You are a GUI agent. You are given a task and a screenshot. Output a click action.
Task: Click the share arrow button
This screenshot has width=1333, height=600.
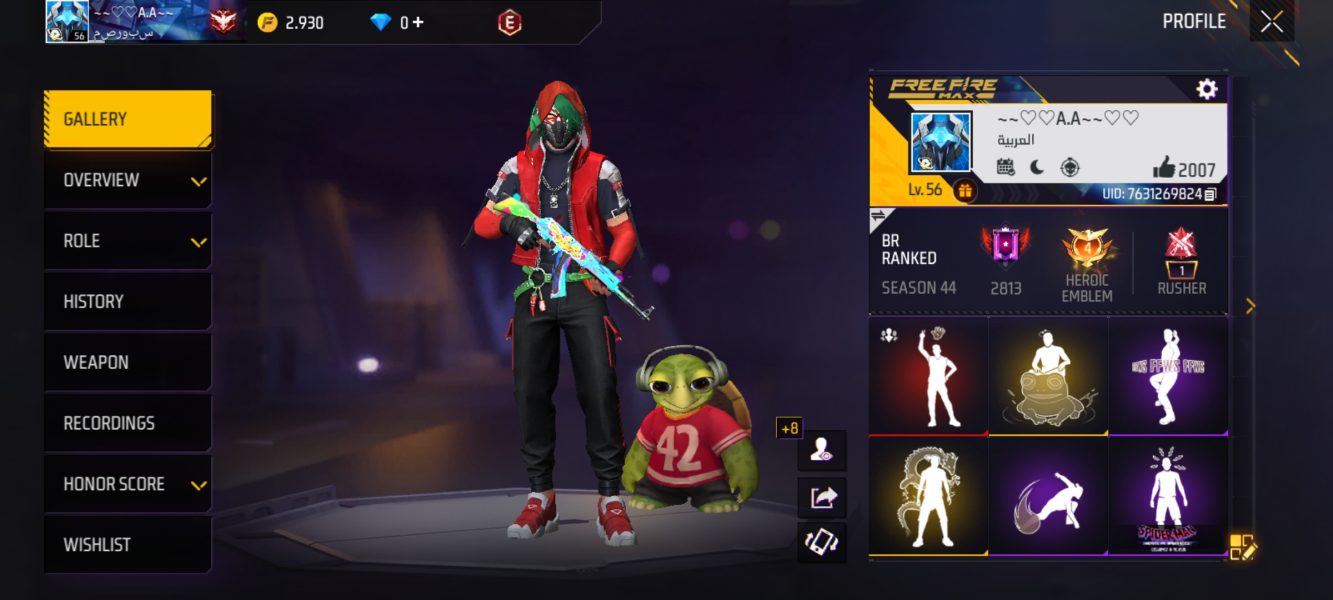(822, 497)
